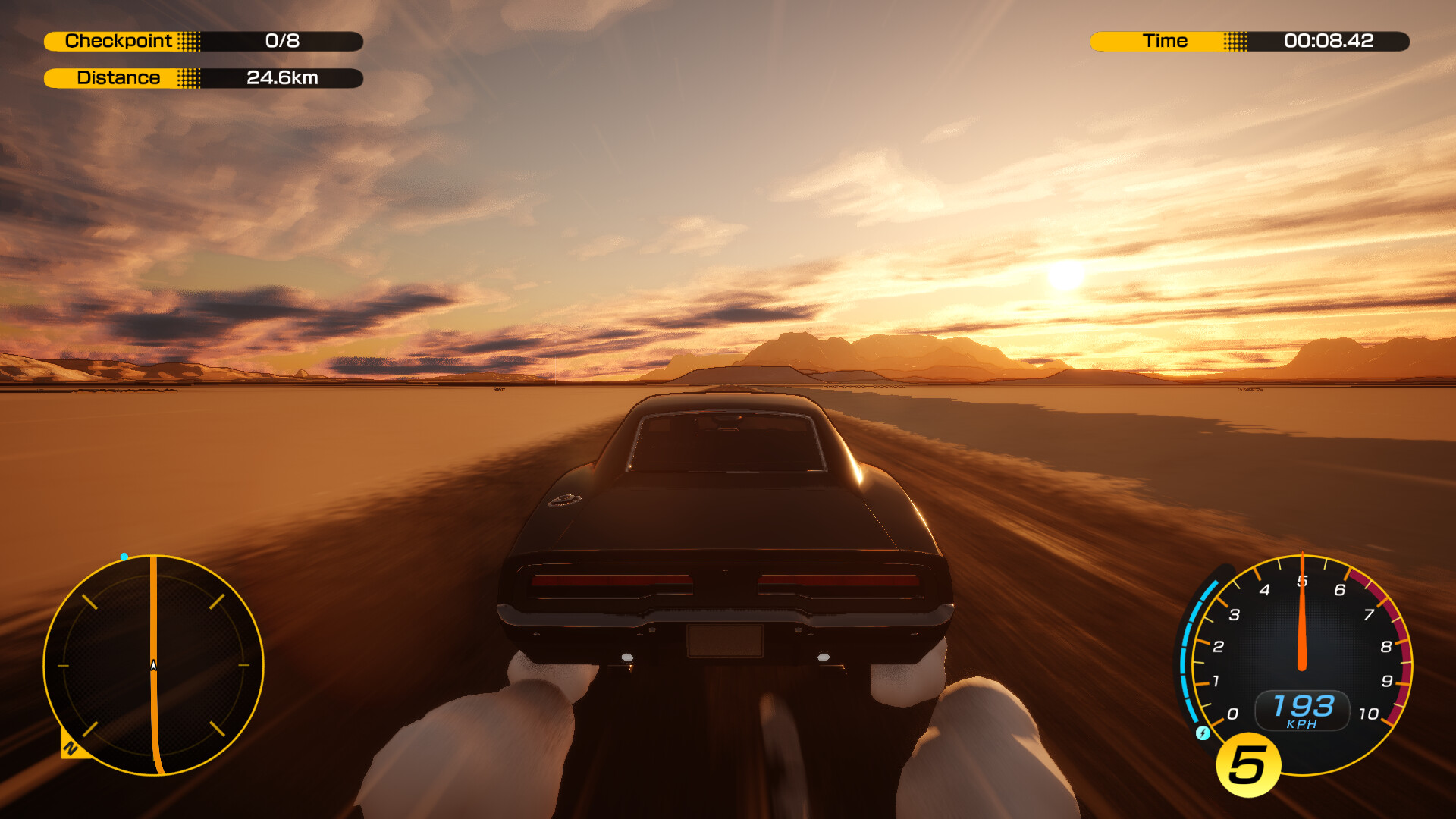Click the compass navigation dial
Screen dimensions: 1456x819
pyautogui.click(x=153, y=664)
